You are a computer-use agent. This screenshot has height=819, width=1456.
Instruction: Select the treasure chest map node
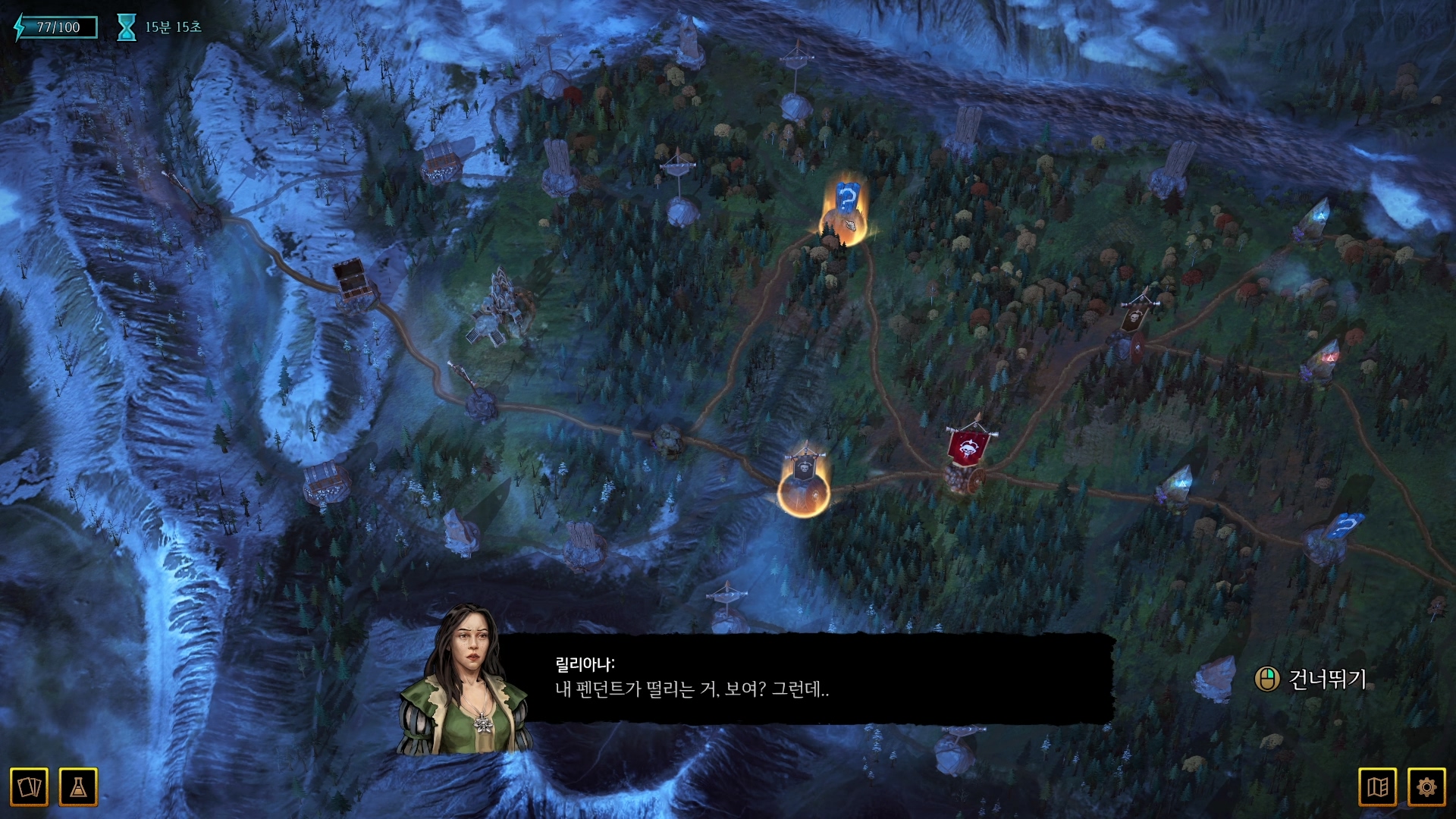tap(351, 281)
